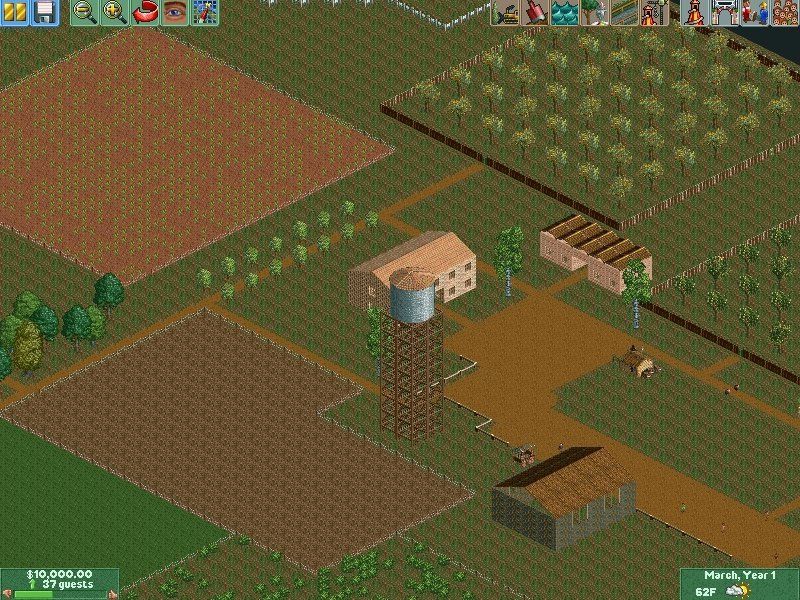
Task: Open the bulldozer clear scenery tool
Action: 506,13
